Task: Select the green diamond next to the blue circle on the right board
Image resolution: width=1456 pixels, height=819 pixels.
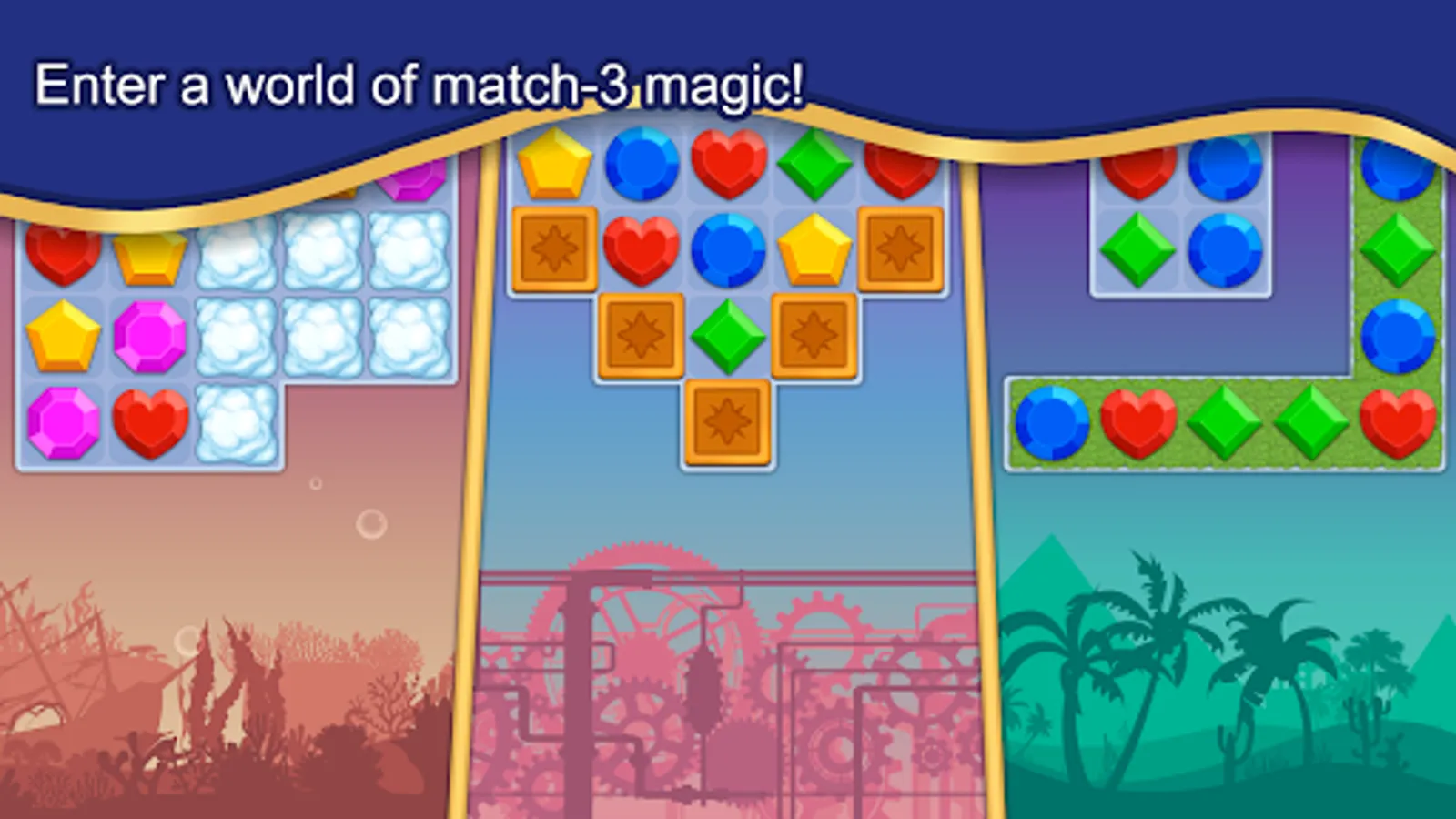Action: pyautogui.click(x=1139, y=253)
